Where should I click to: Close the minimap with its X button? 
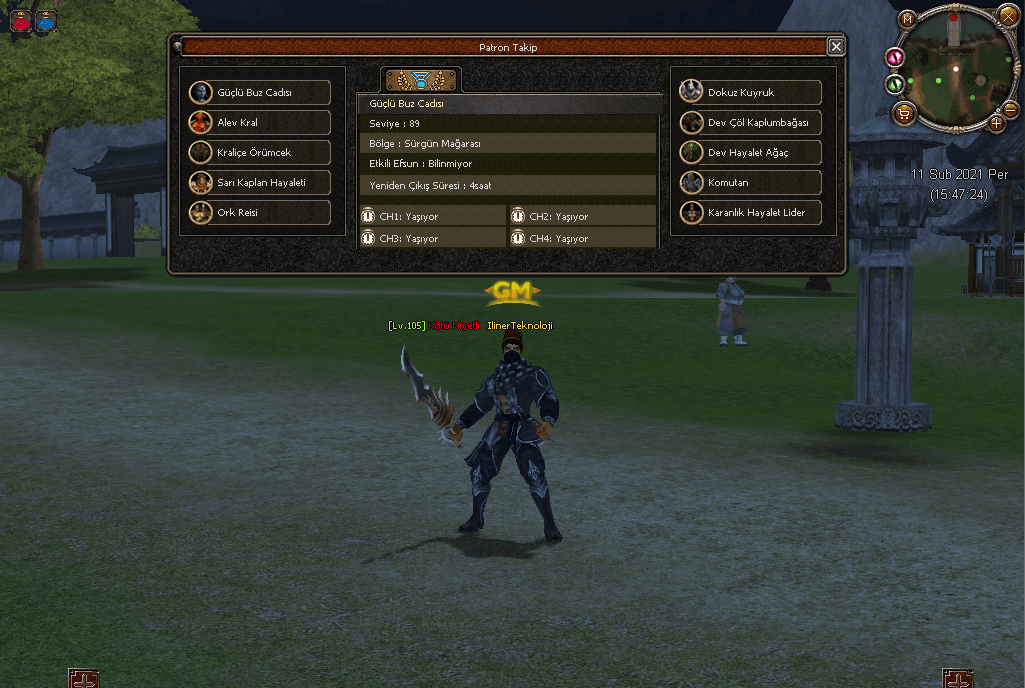pos(1007,15)
